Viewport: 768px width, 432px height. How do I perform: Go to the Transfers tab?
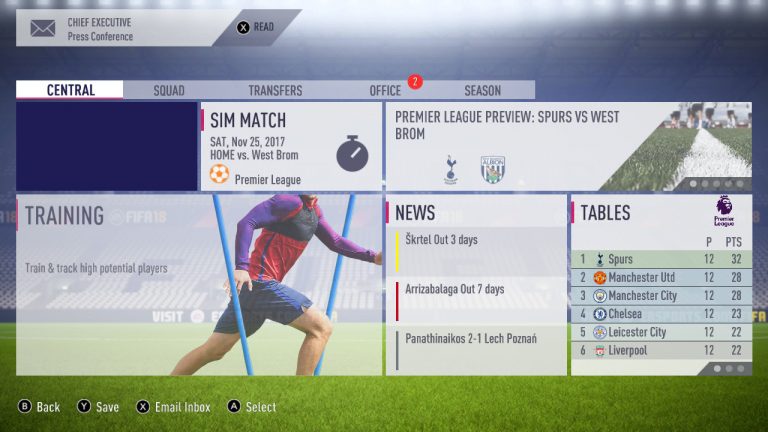pos(275,90)
